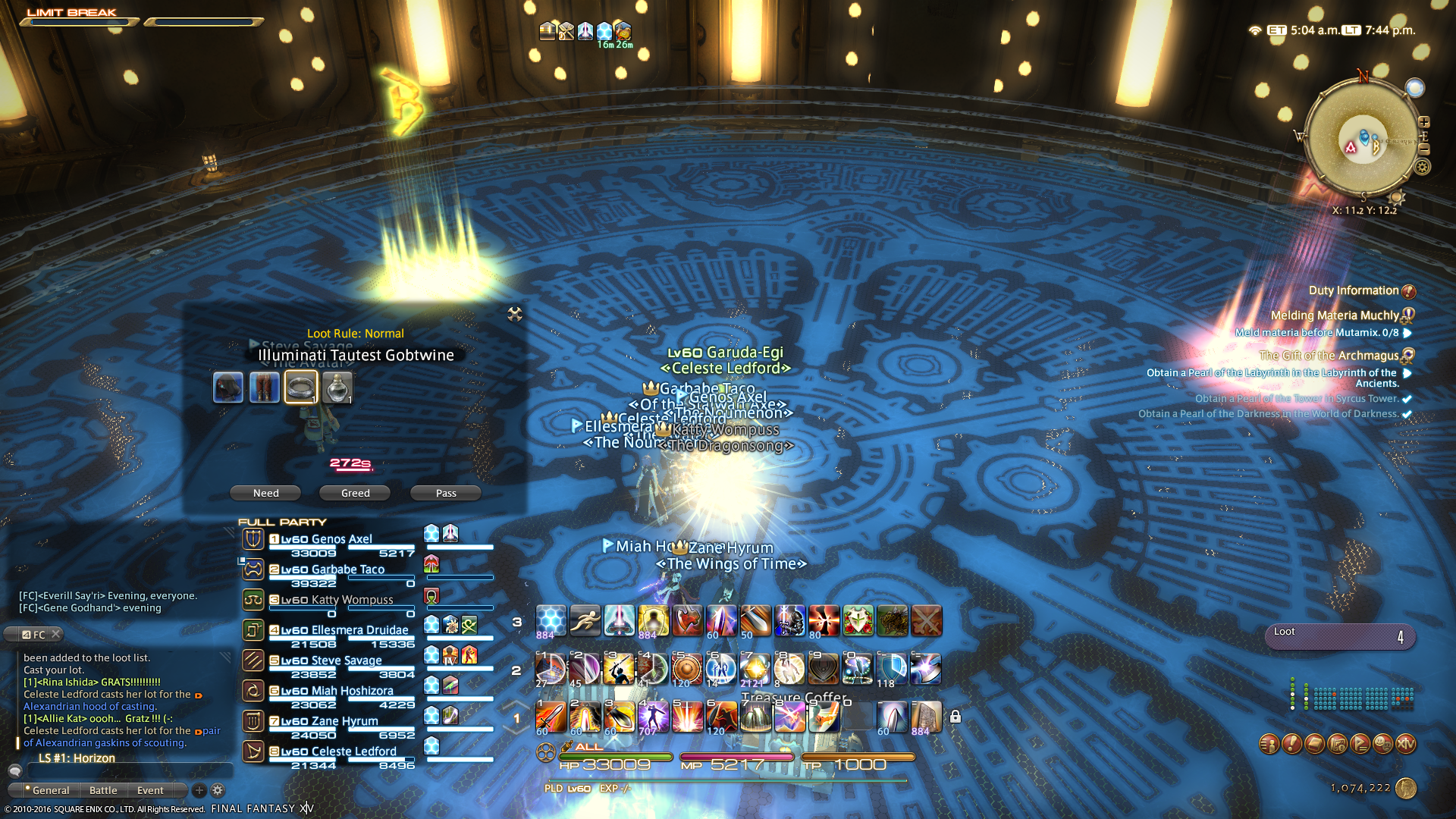This screenshot has width=1456, height=819.
Task: Open the XIV system menu icon
Action: click(x=1405, y=744)
